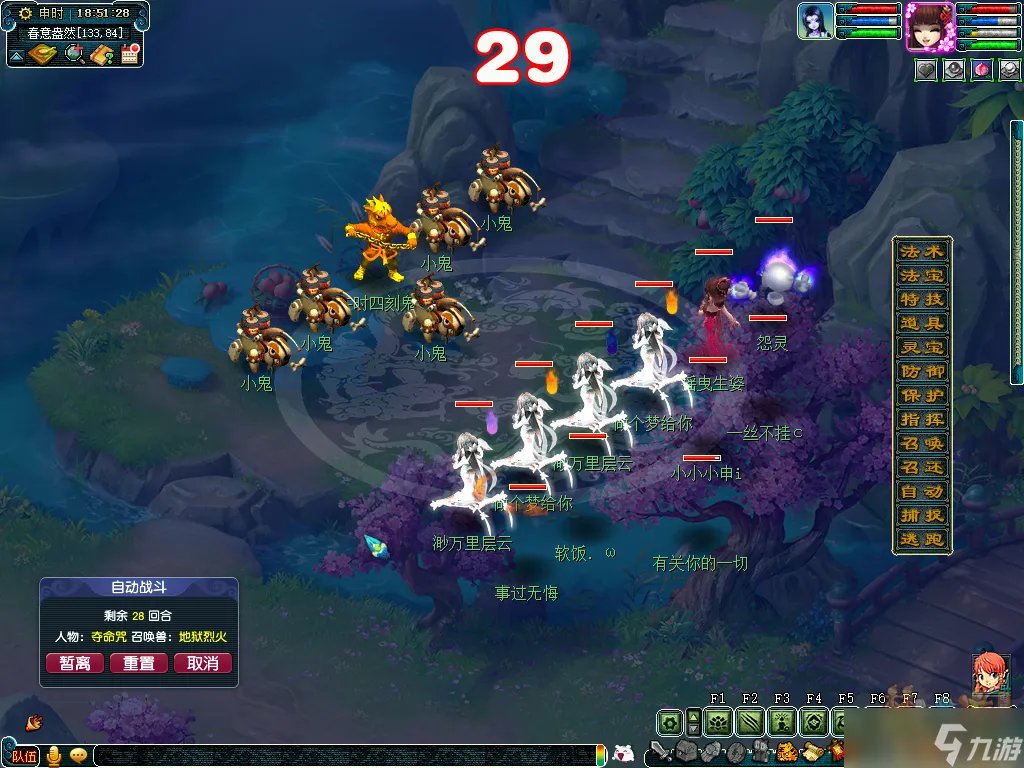1024x768 pixels.
Task: Toggle the 自动 auto-battle command
Action: click(921, 491)
